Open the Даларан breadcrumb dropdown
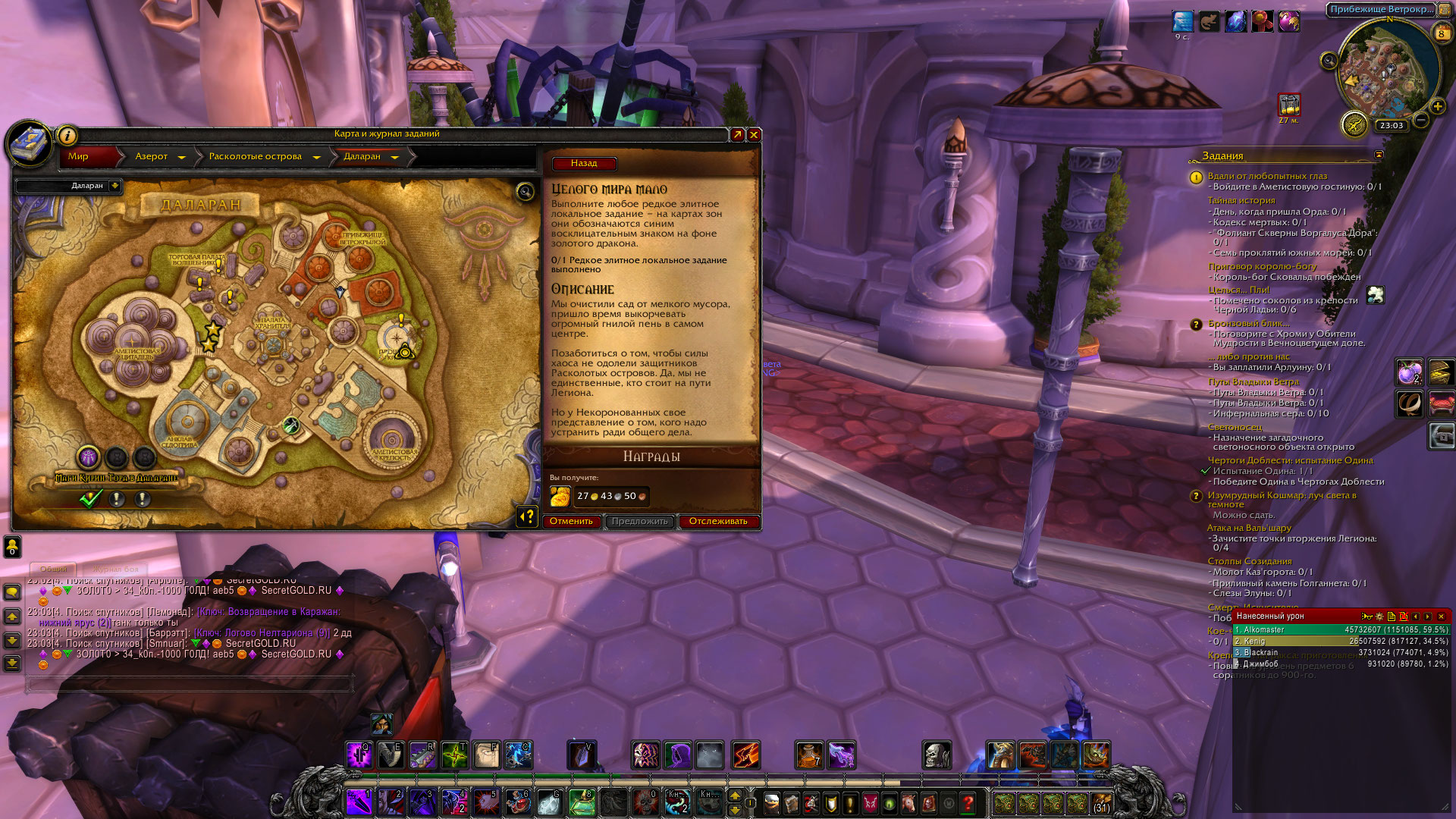Image resolution: width=1456 pixels, height=819 pixels. pos(394,157)
